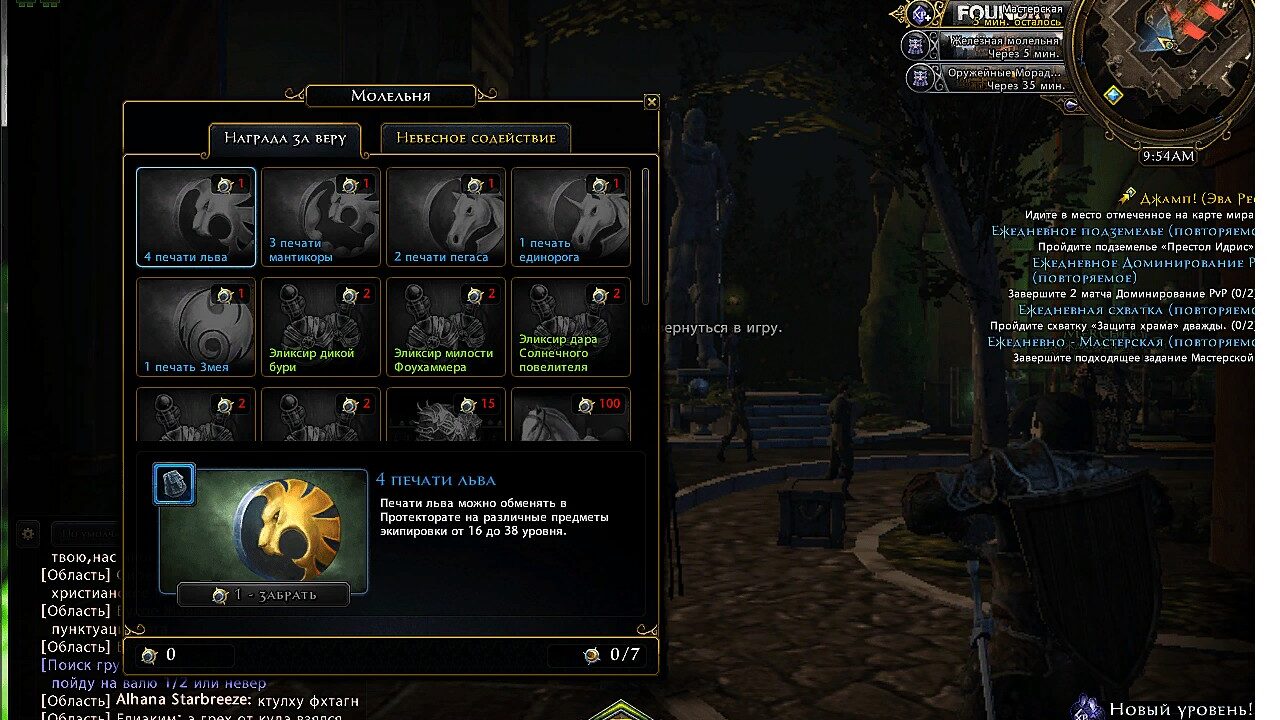Viewport: 1280px width, 720px height.
Task: Open the minimap
Action: tap(1160, 70)
